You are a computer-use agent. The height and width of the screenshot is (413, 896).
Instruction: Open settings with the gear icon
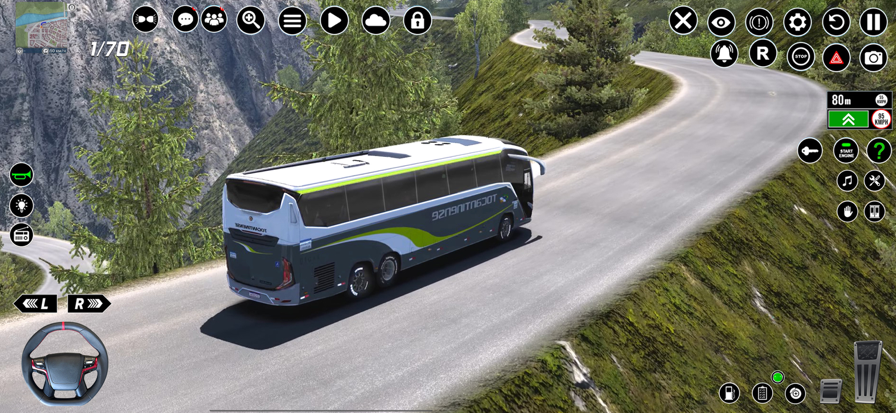[x=797, y=21]
